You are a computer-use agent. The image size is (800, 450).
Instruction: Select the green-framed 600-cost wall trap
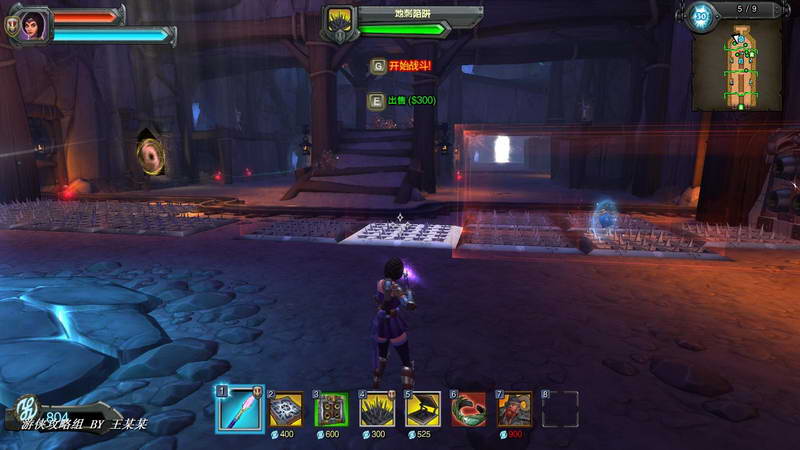click(331, 409)
